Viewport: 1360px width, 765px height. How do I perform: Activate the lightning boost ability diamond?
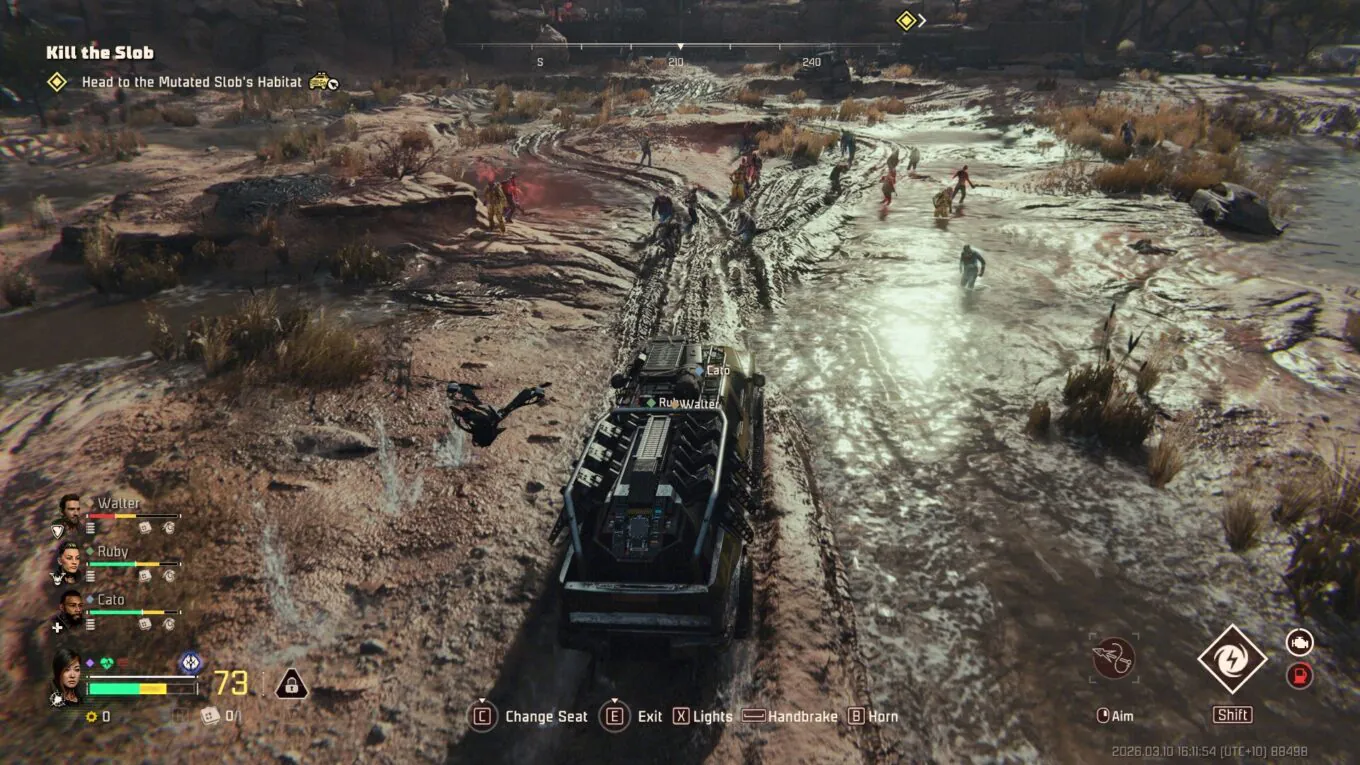pyautogui.click(x=1232, y=659)
